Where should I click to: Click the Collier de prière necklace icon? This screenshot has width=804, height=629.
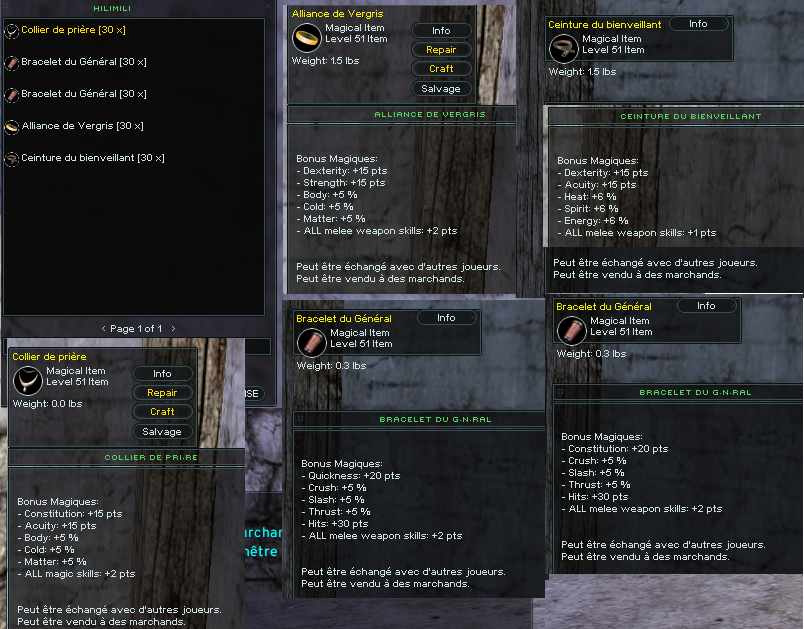[26, 379]
